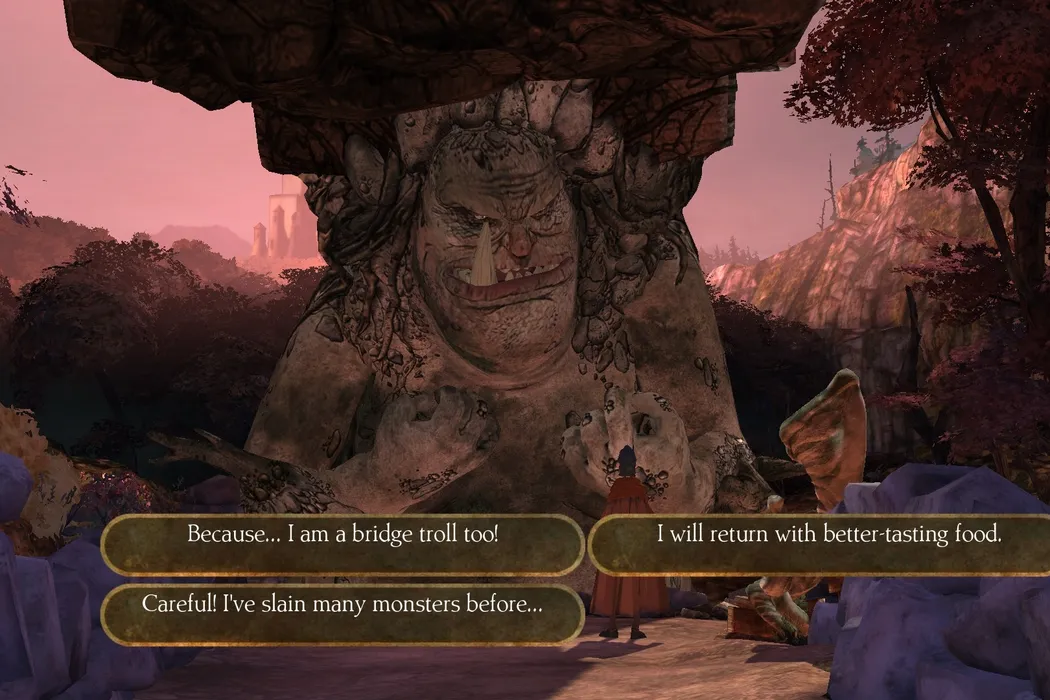Pick the "Careful! I've slain many monsters before..." option
Image resolution: width=1050 pixels, height=700 pixels.
(x=342, y=605)
